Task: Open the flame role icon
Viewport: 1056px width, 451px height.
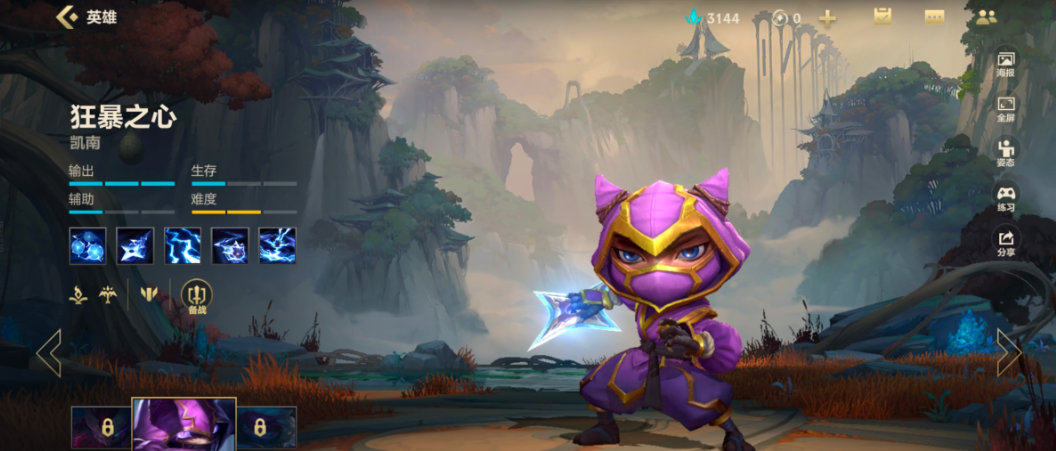Action: [78, 295]
